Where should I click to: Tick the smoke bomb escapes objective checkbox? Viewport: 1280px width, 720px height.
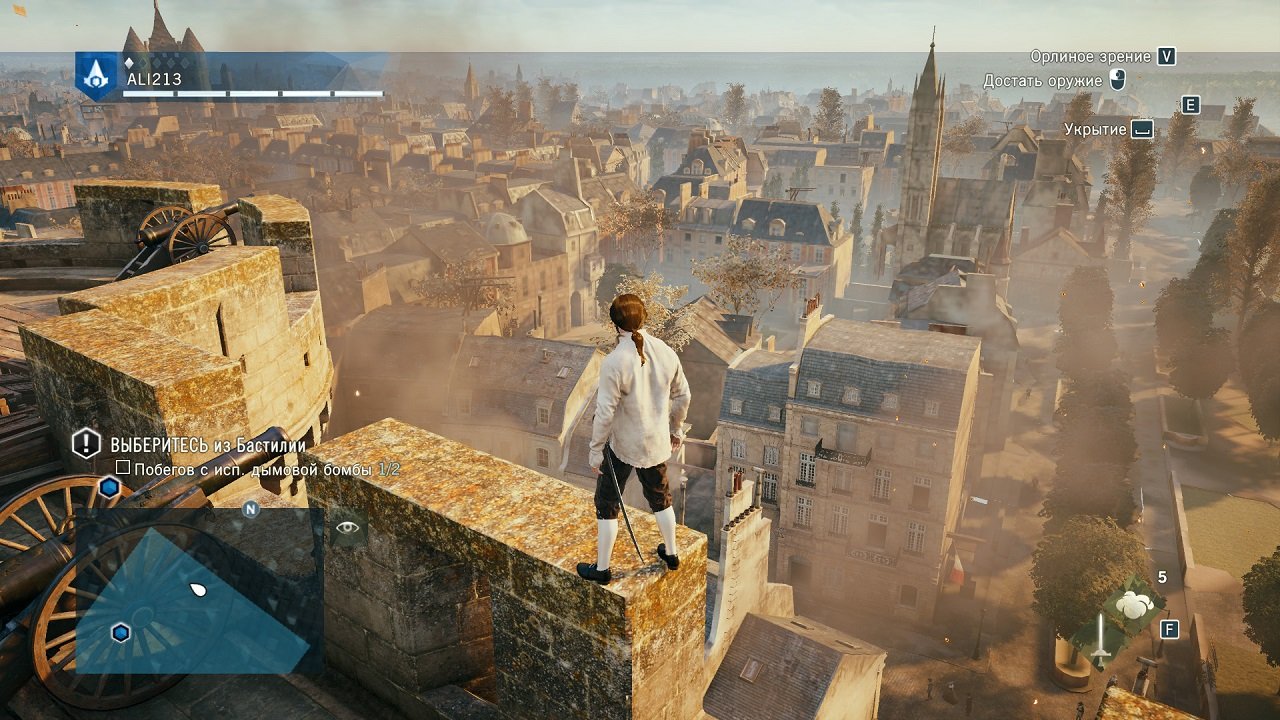click(x=123, y=468)
